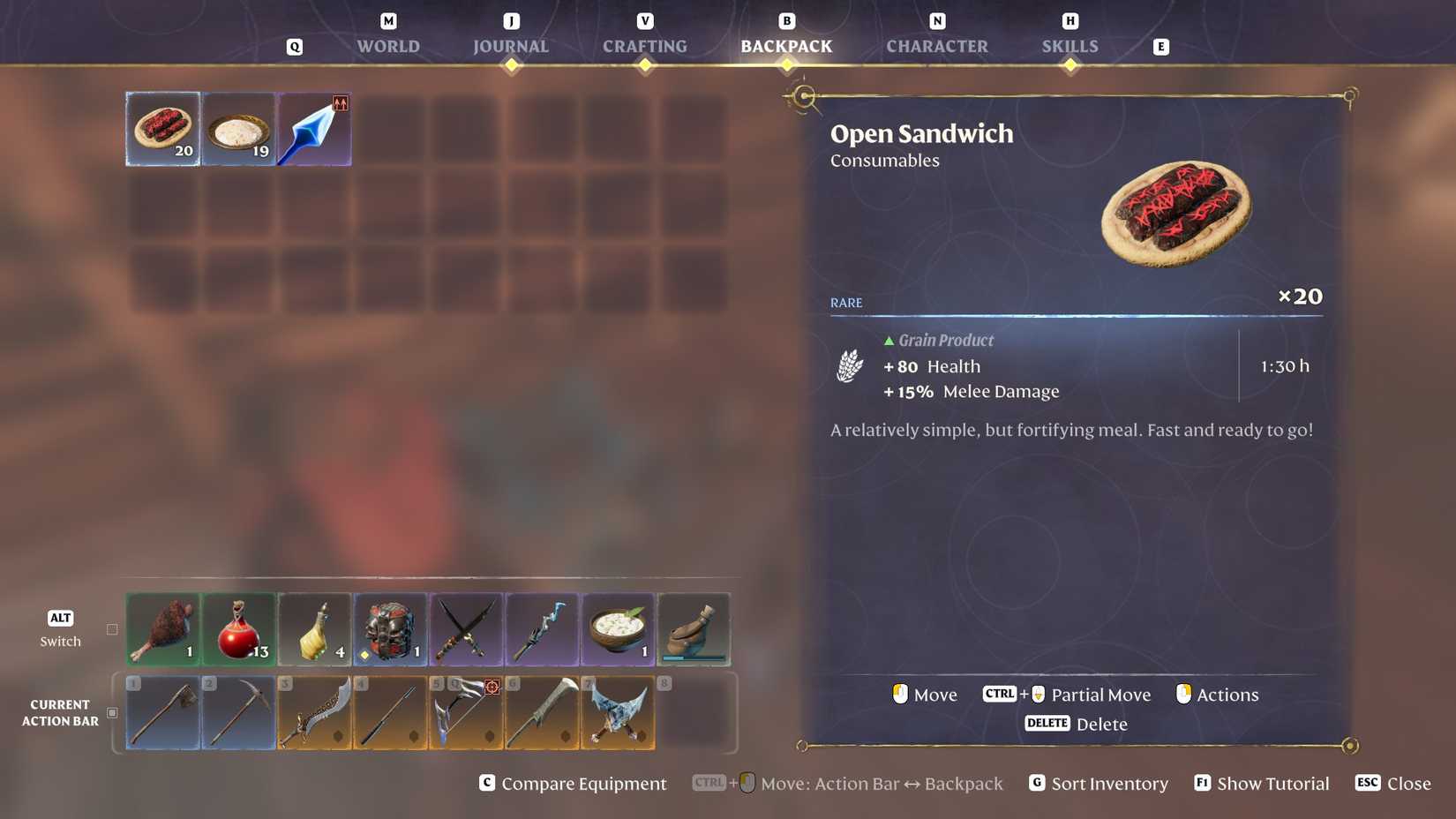This screenshot has height=819, width=1456.
Task: Click the blue spearhead item in backpack
Action: click(313, 128)
